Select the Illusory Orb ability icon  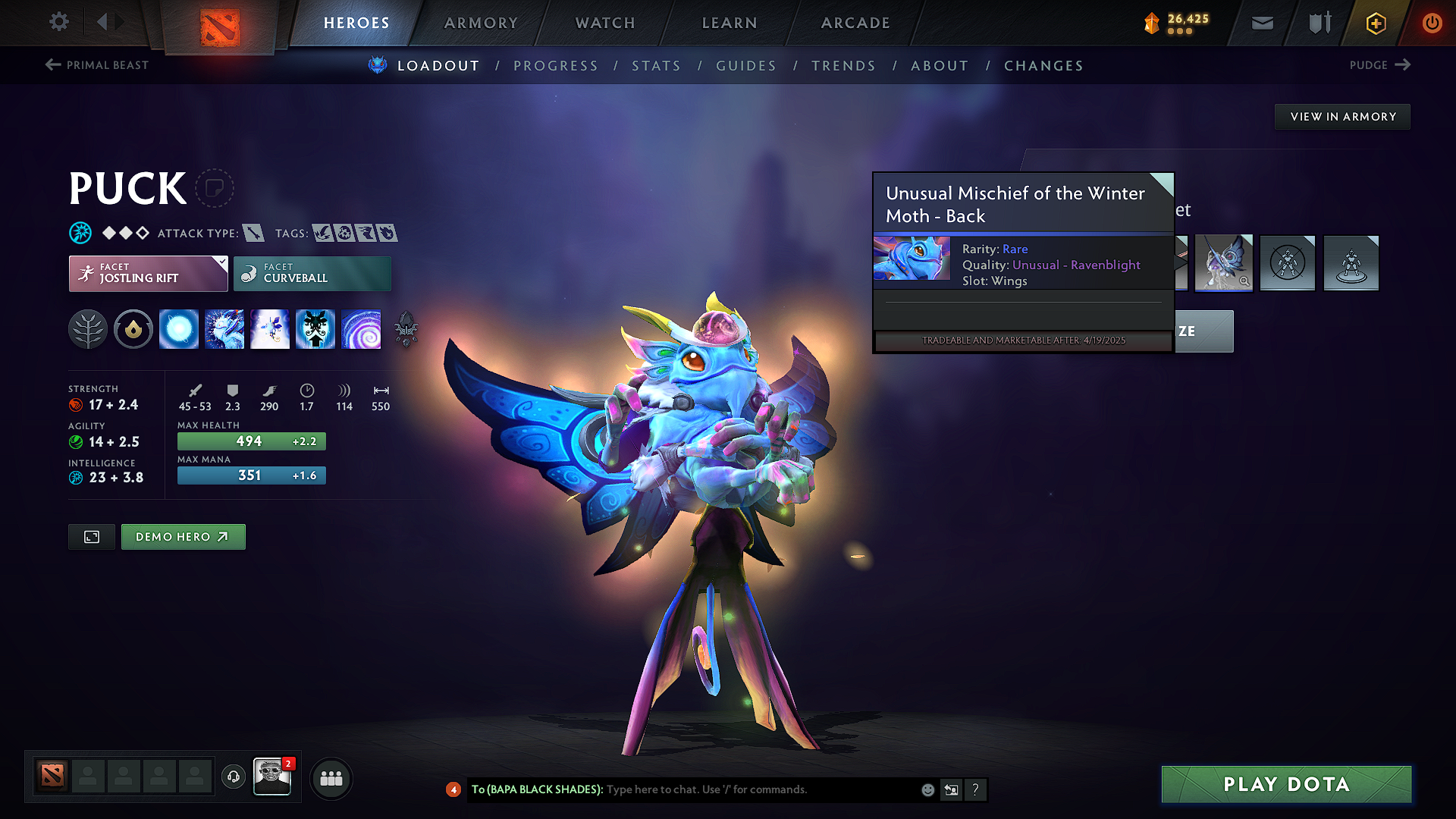(x=179, y=328)
